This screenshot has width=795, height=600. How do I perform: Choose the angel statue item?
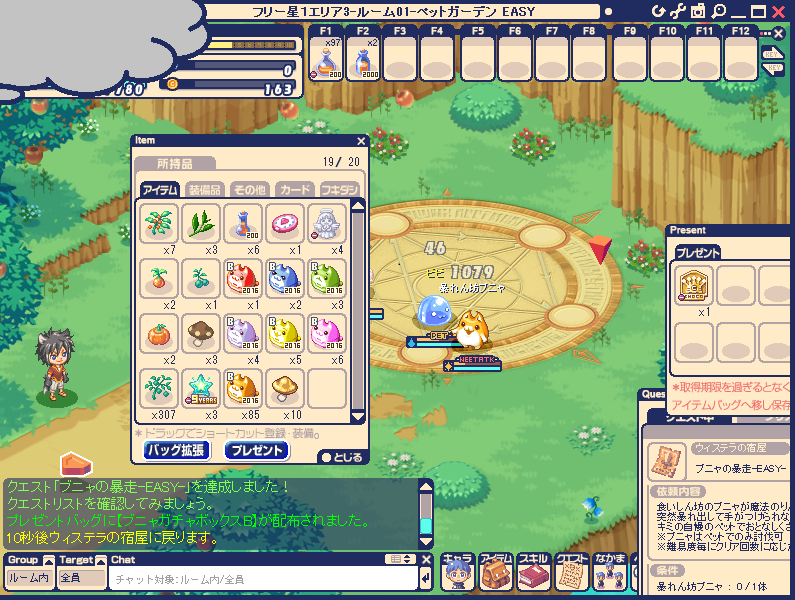326,222
